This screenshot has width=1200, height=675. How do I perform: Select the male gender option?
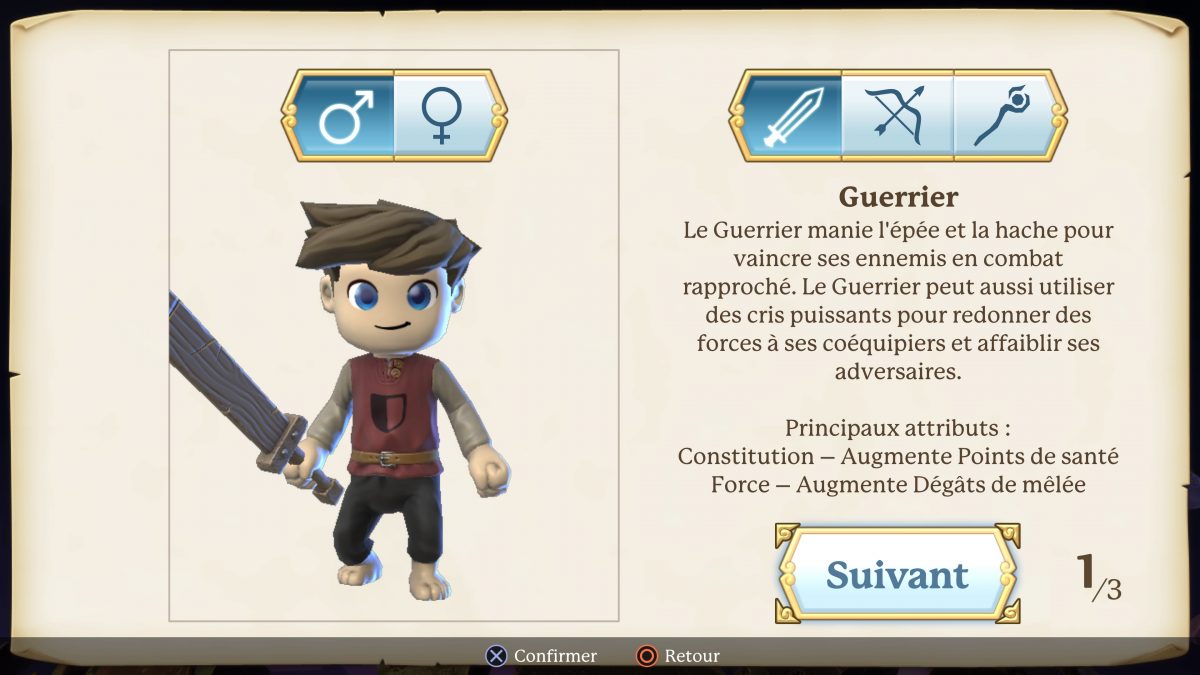(344, 115)
